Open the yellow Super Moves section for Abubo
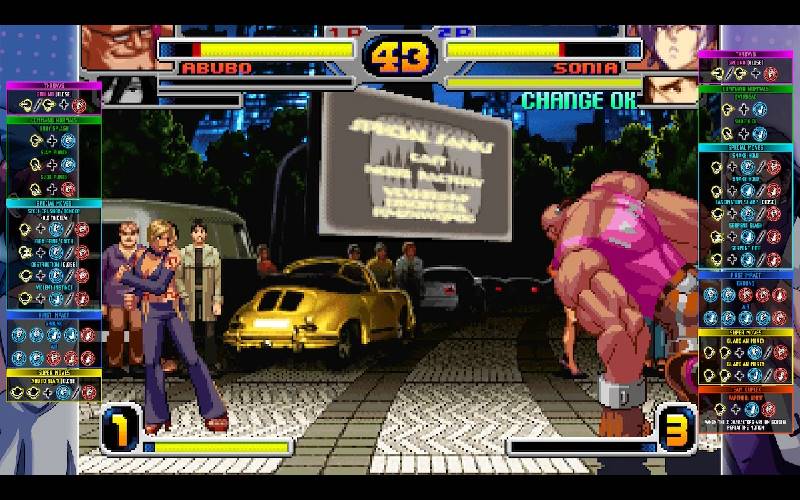Screen dimensions: 800x500 [x=55, y=372]
